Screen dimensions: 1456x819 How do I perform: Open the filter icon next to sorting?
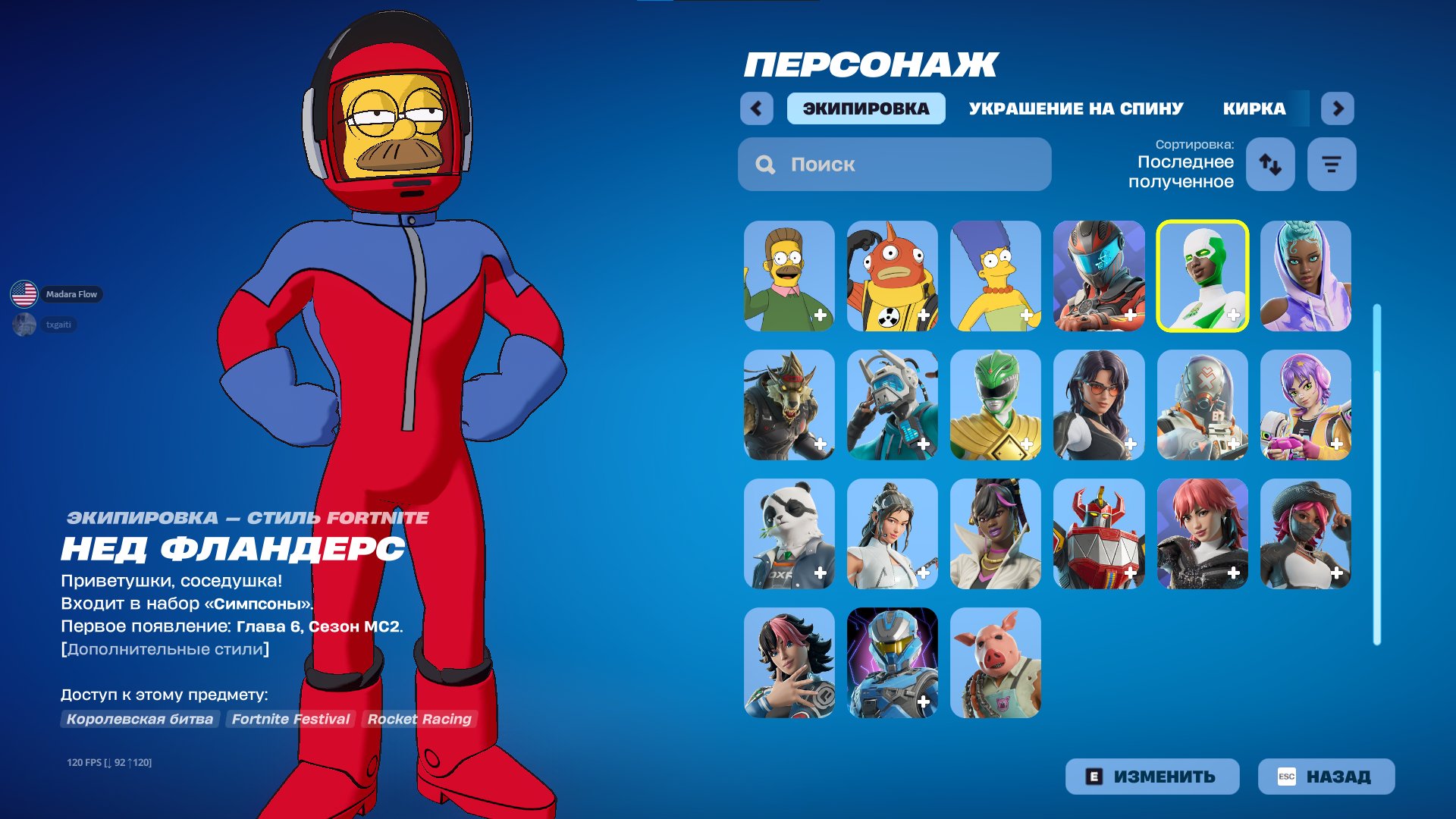[x=1331, y=164]
